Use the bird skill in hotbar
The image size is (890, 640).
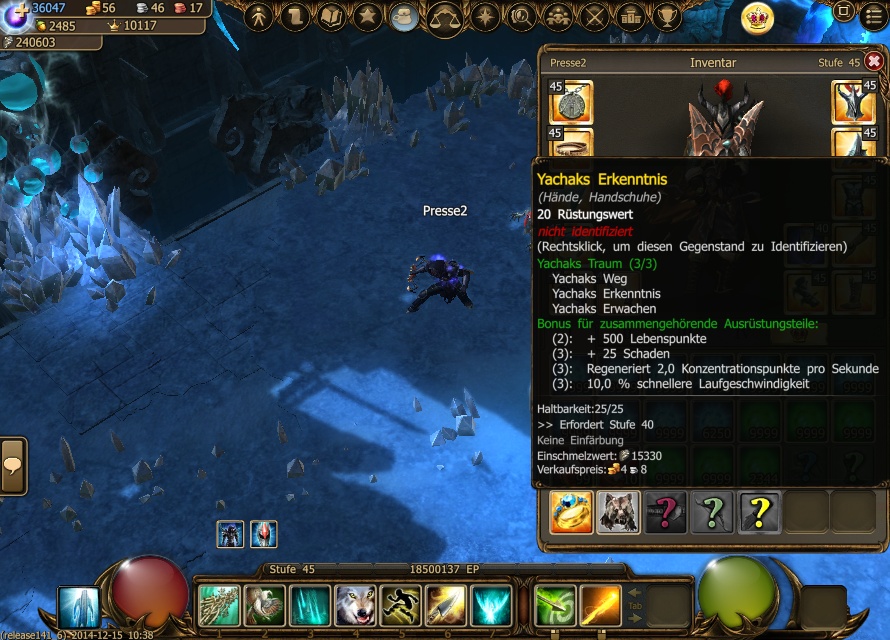click(265, 605)
